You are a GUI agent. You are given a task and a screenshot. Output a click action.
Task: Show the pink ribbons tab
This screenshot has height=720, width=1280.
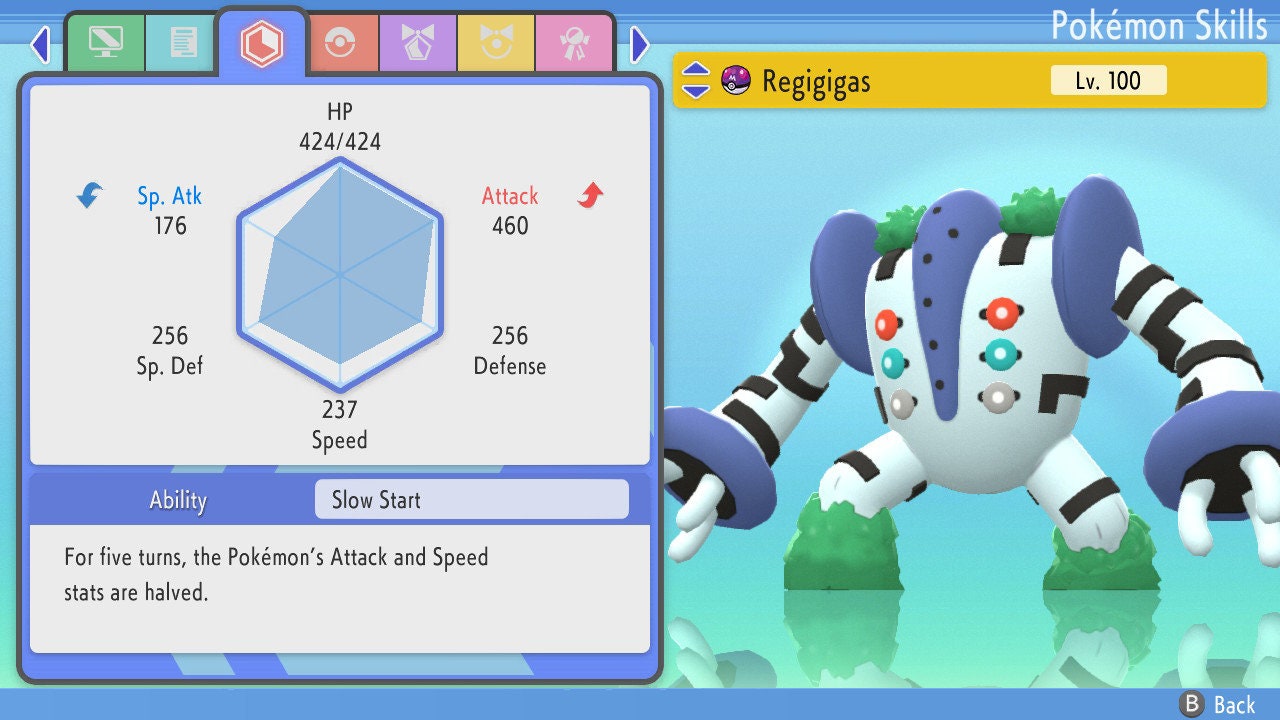(x=574, y=43)
